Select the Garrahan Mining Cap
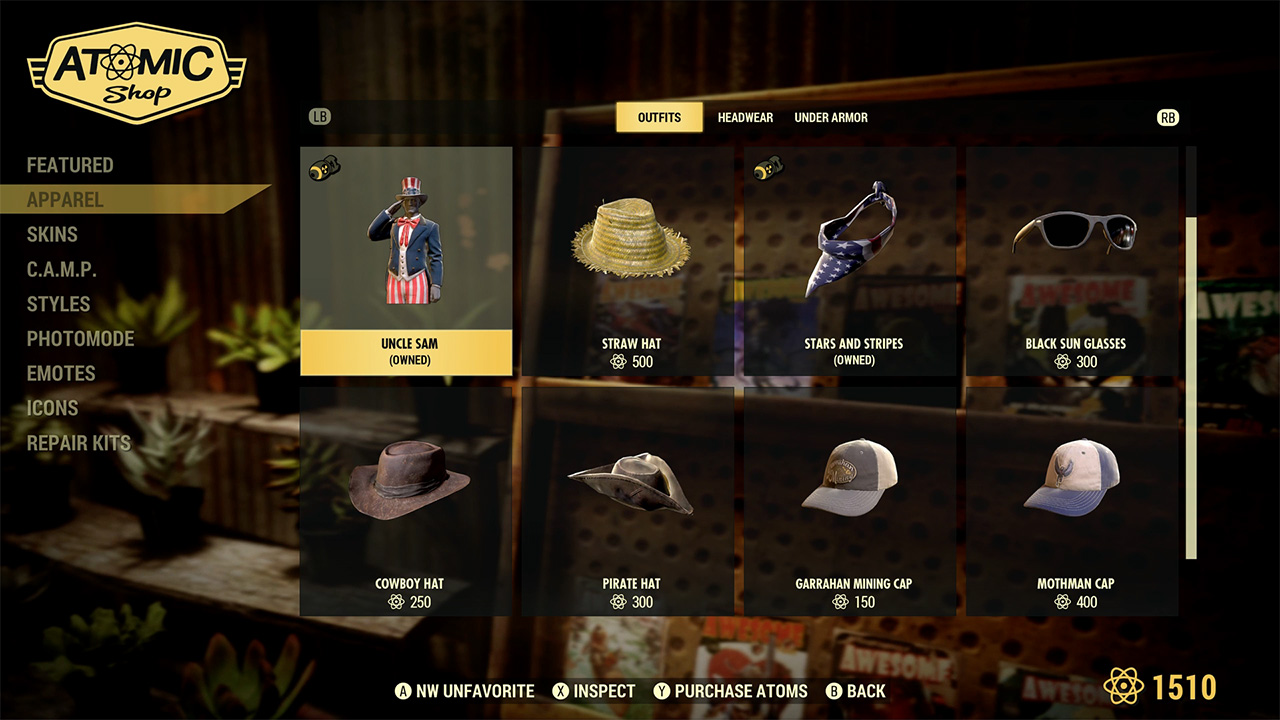 (853, 500)
